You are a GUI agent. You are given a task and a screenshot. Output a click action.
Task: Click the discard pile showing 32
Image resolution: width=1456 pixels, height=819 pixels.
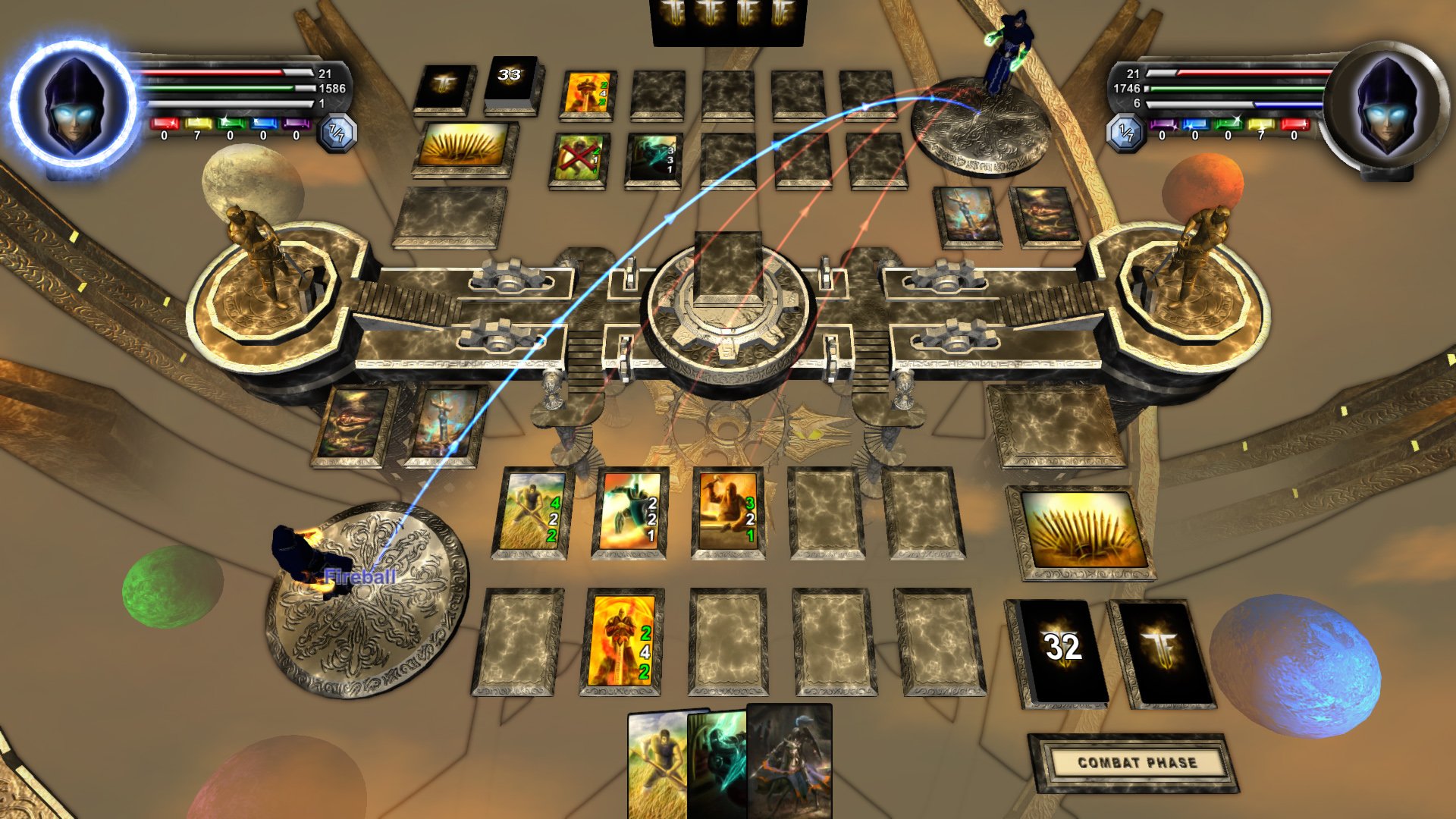(1062, 648)
